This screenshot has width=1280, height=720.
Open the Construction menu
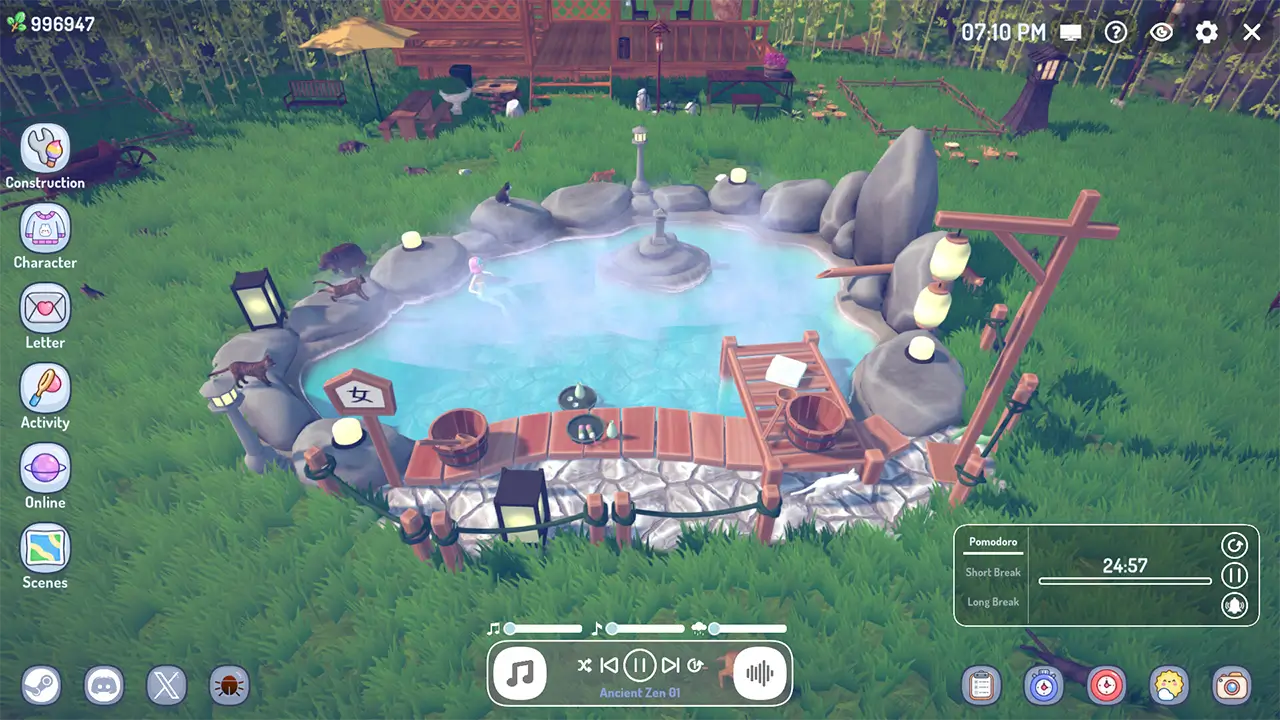(x=45, y=146)
